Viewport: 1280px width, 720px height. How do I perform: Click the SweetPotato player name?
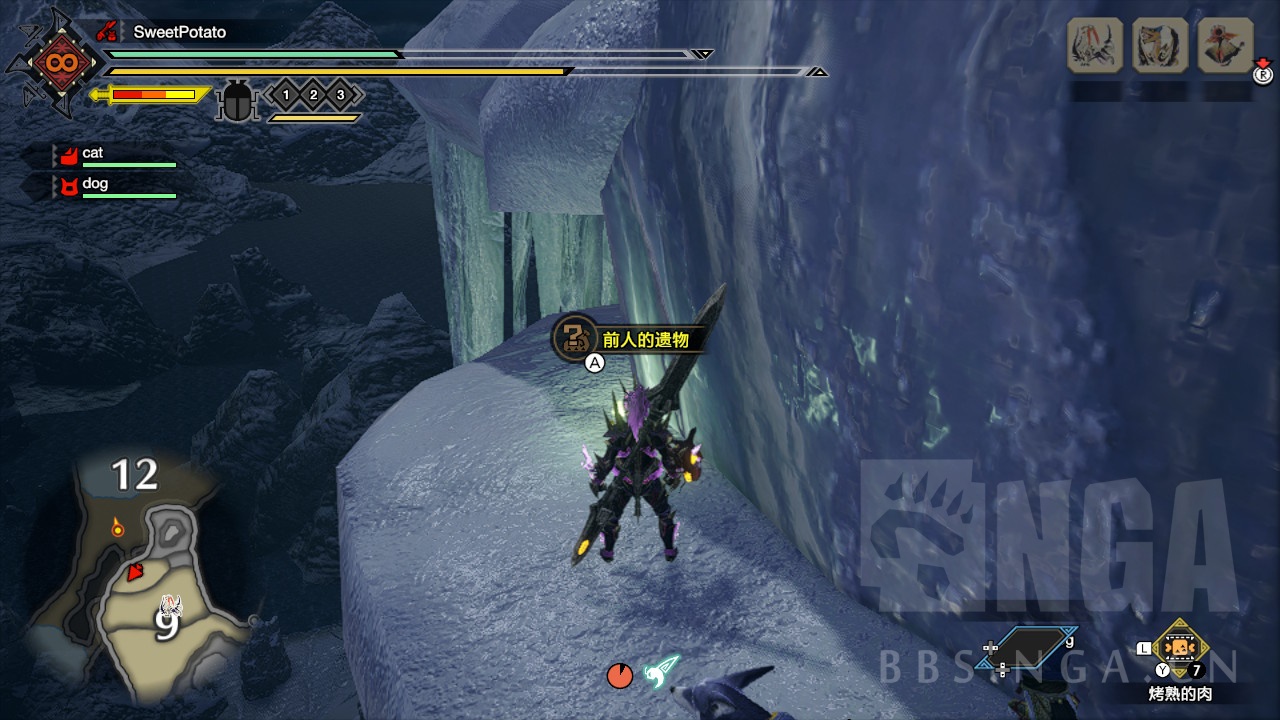[x=180, y=32]
